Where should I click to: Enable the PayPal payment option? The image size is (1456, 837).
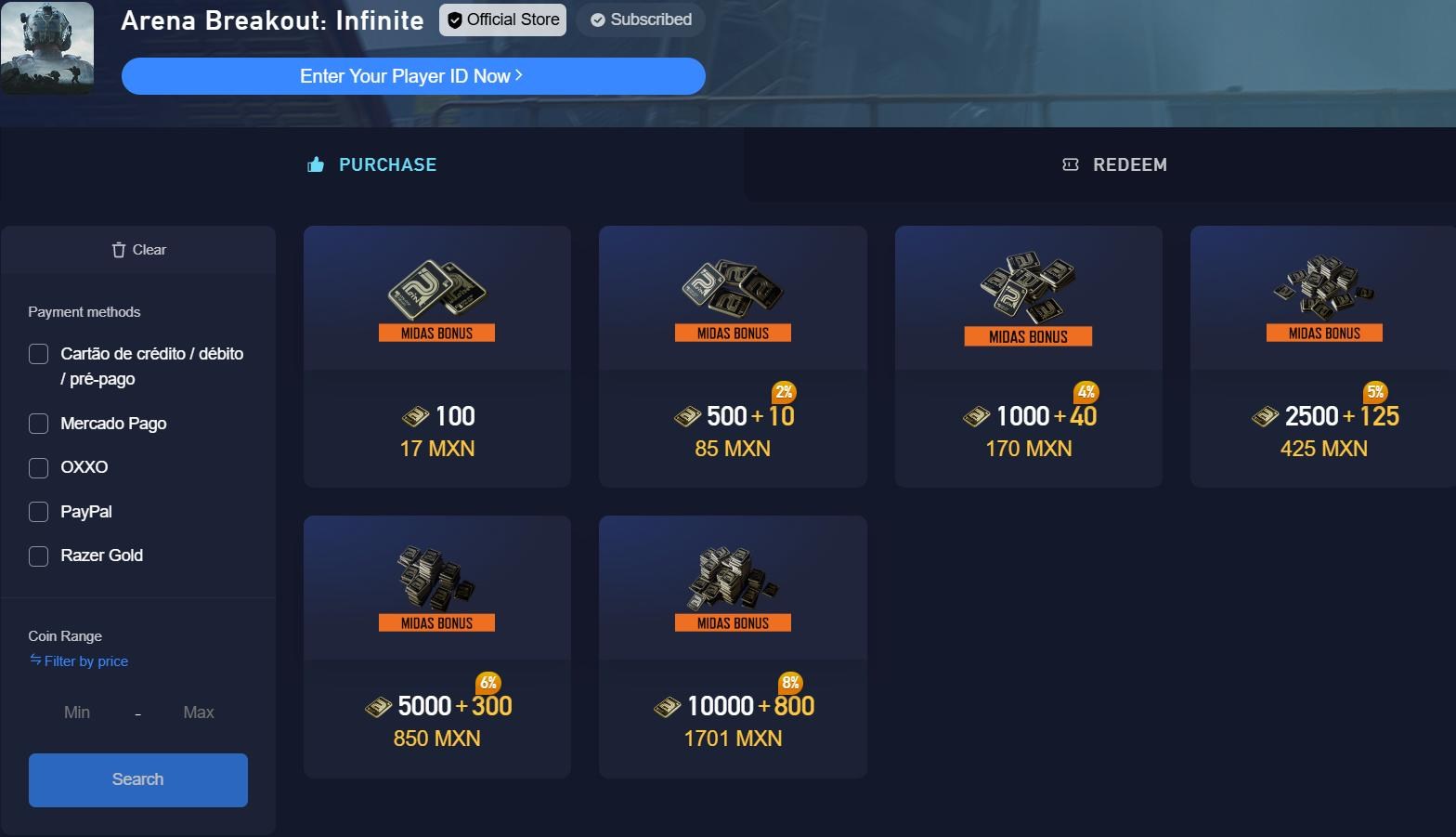(x=38, y=511)
